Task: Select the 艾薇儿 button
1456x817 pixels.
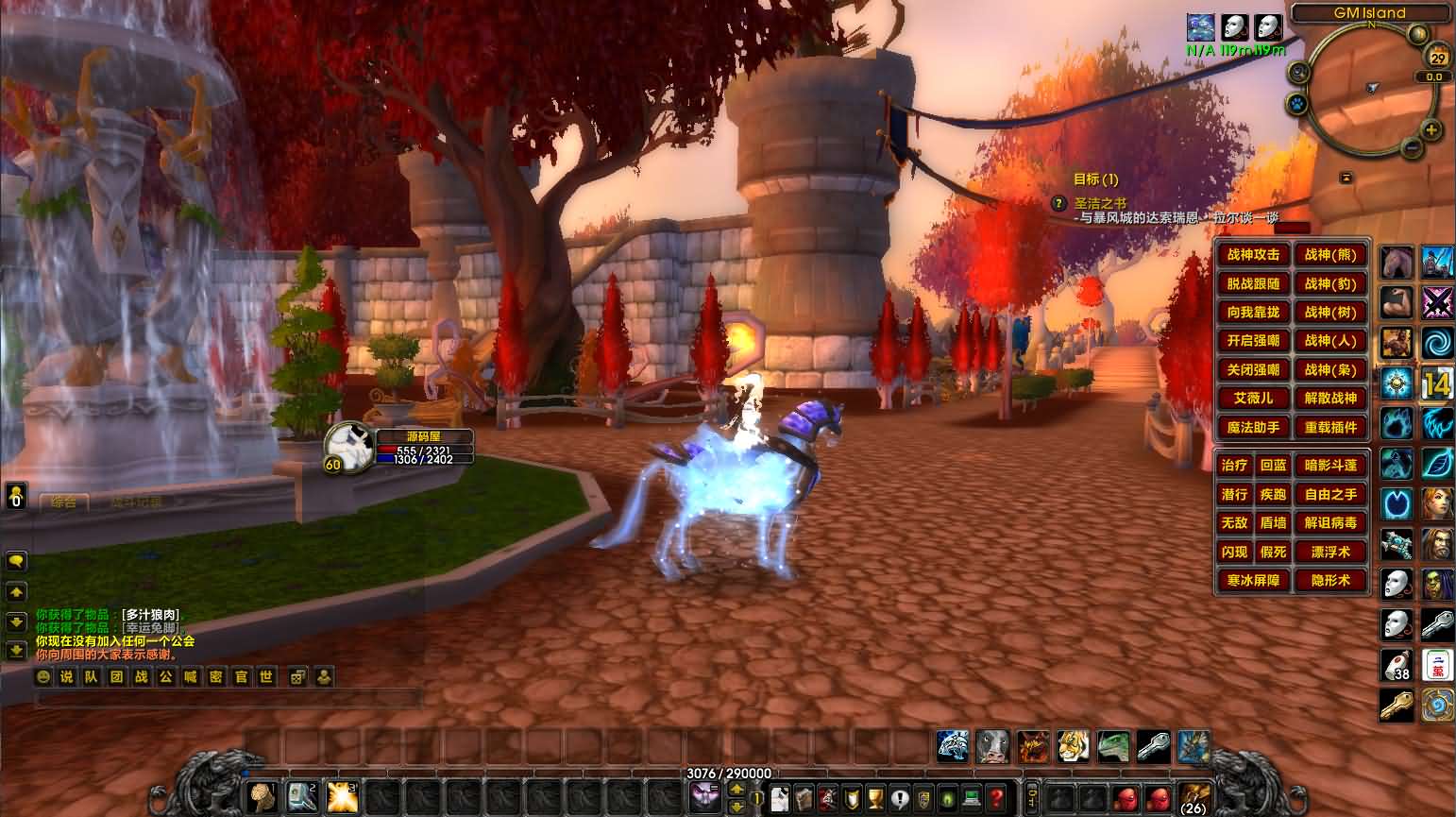Action: 1253,399
